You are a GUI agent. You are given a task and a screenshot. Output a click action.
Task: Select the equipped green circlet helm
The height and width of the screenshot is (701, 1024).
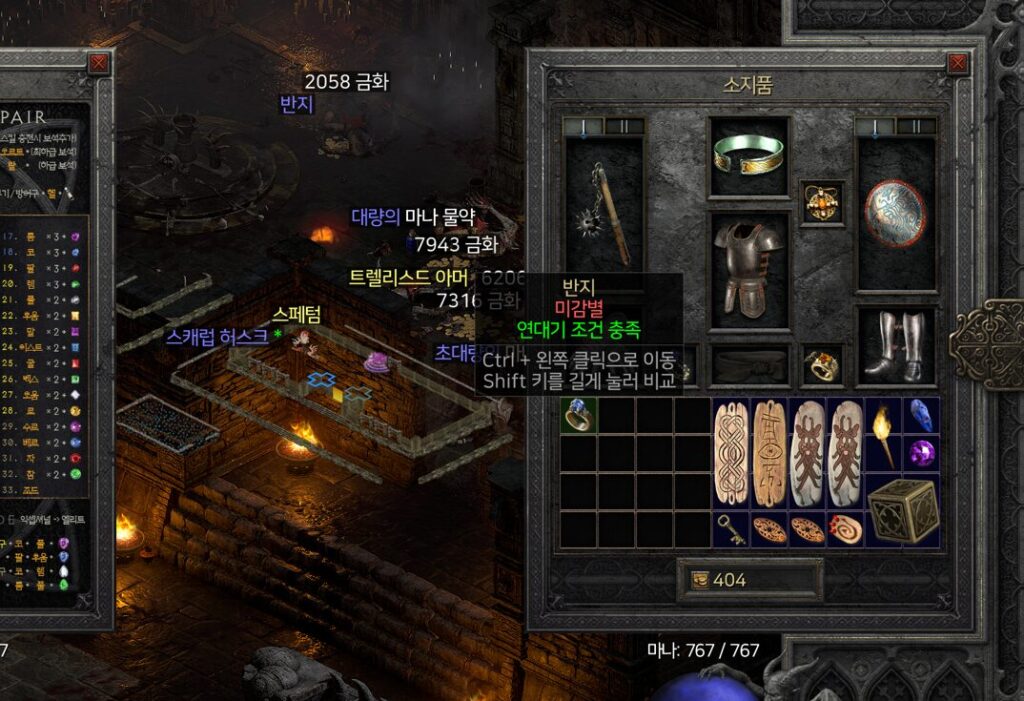[x=749, y=155]
